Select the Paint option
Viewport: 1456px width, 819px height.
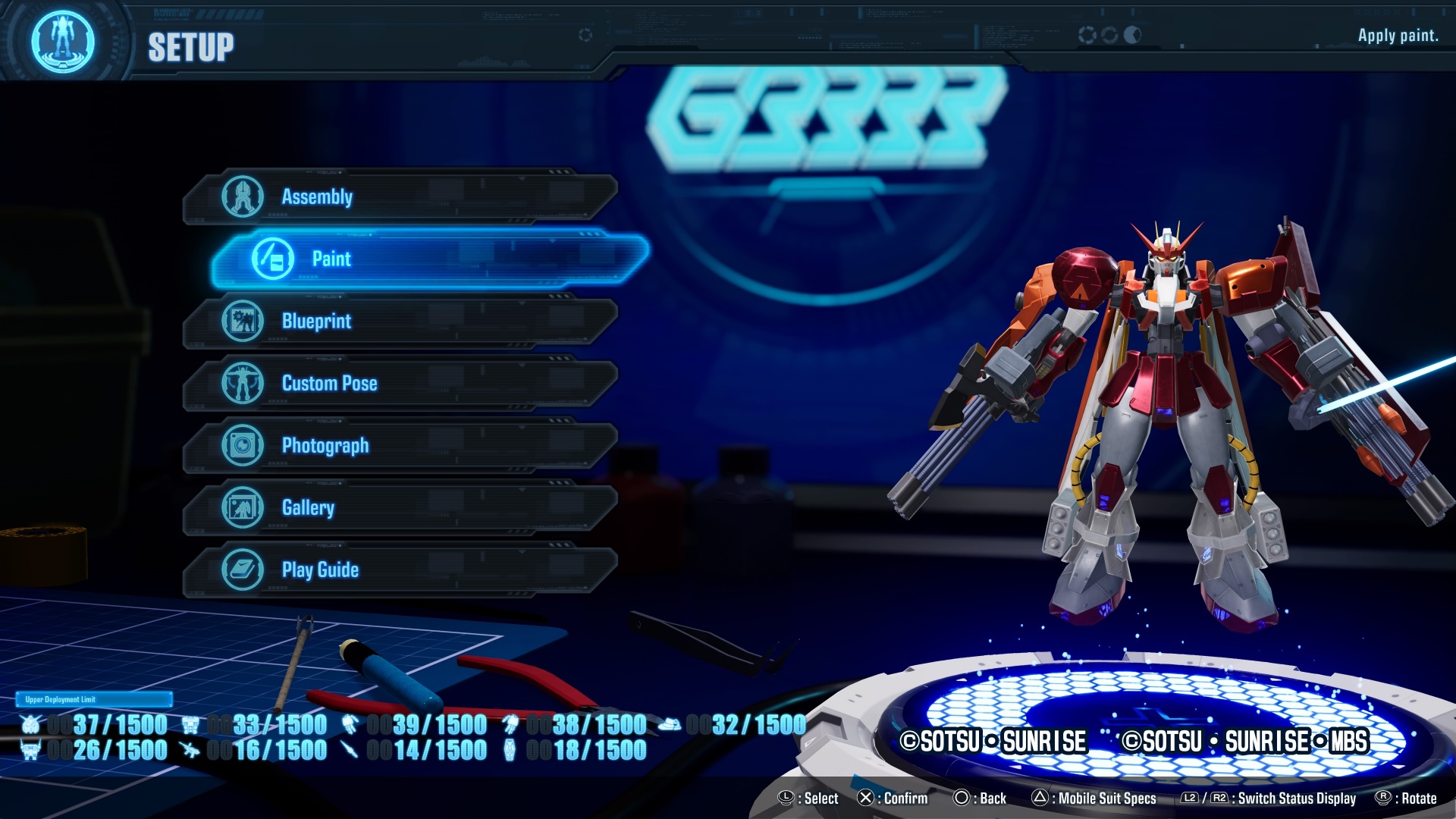coord(428,259)
